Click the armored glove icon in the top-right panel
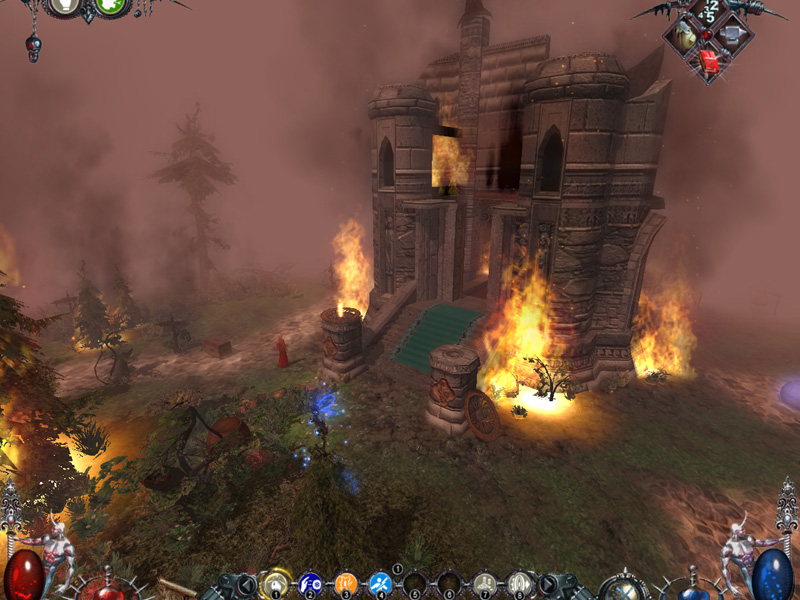 click(687, 38)
